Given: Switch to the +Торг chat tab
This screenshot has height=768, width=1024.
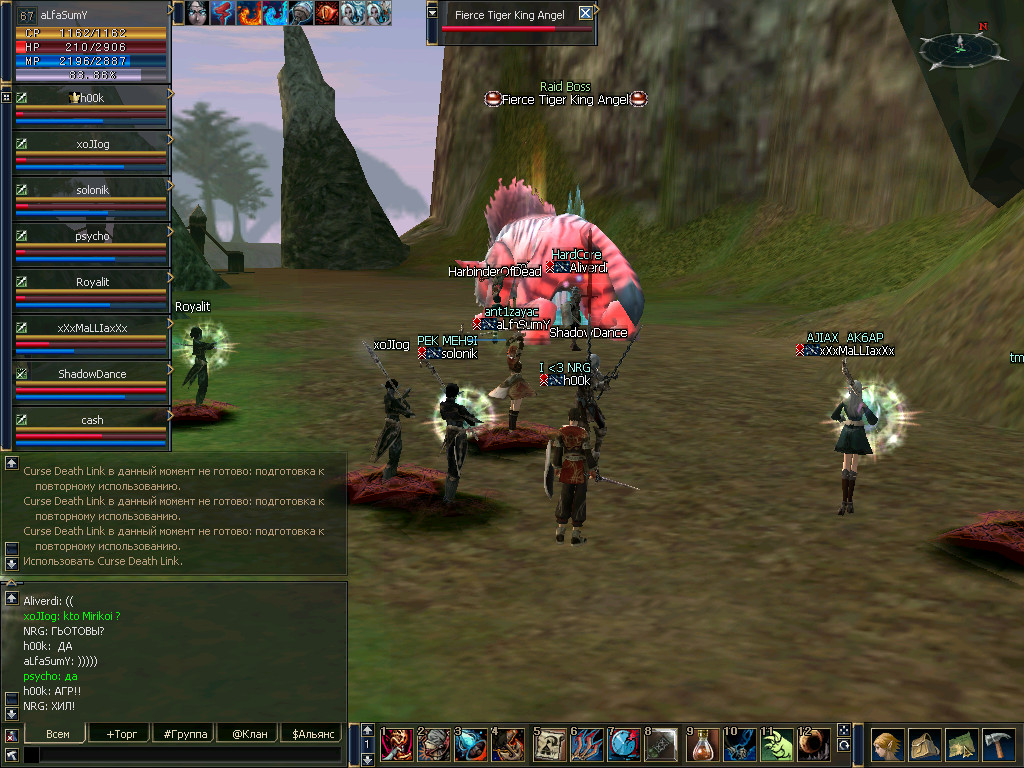Looking at the screenshot, I should [x=120, y=734].
